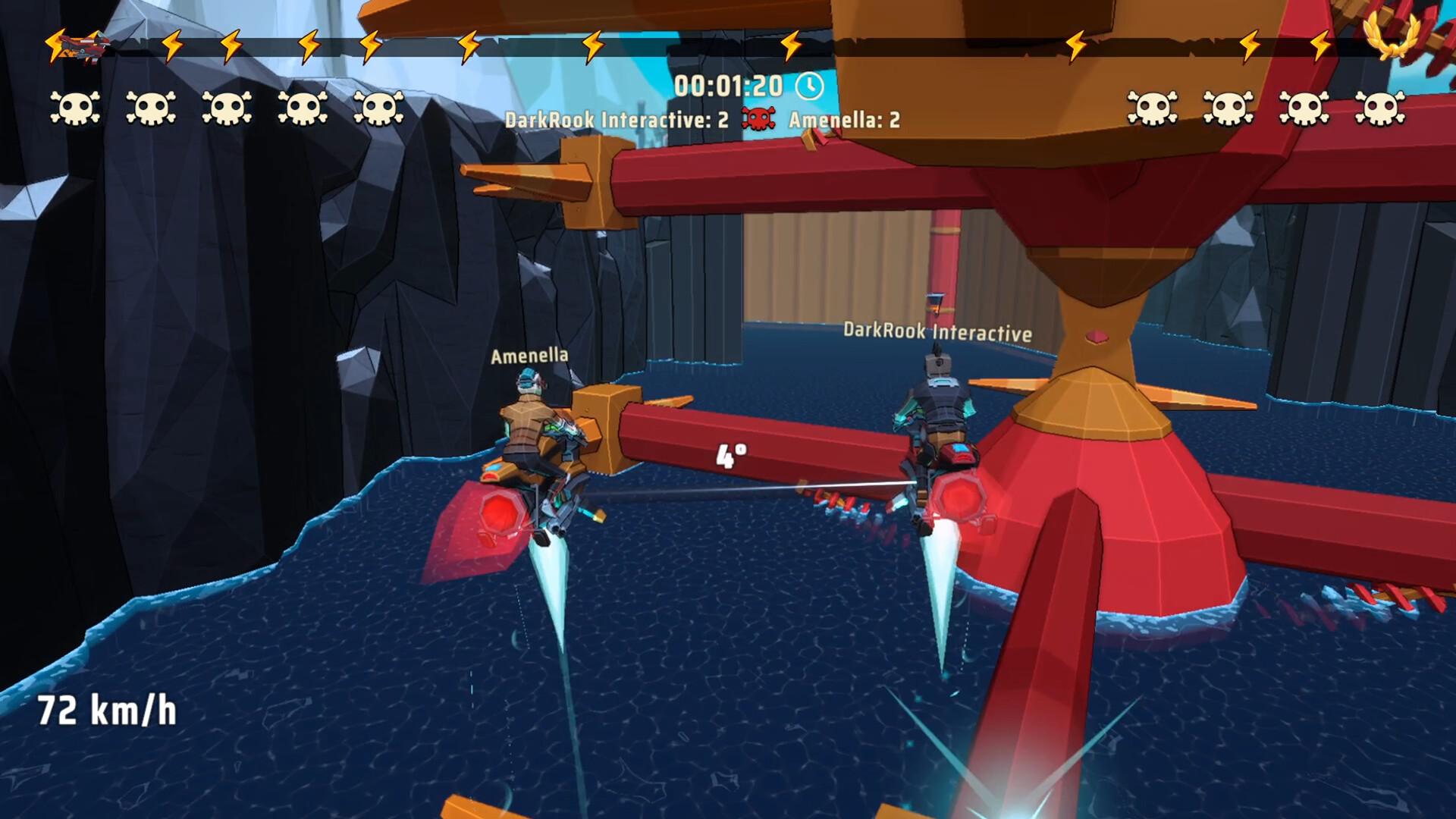
Task: Toggle the second skull icon on the right
Action: (x=1228, y=108)
